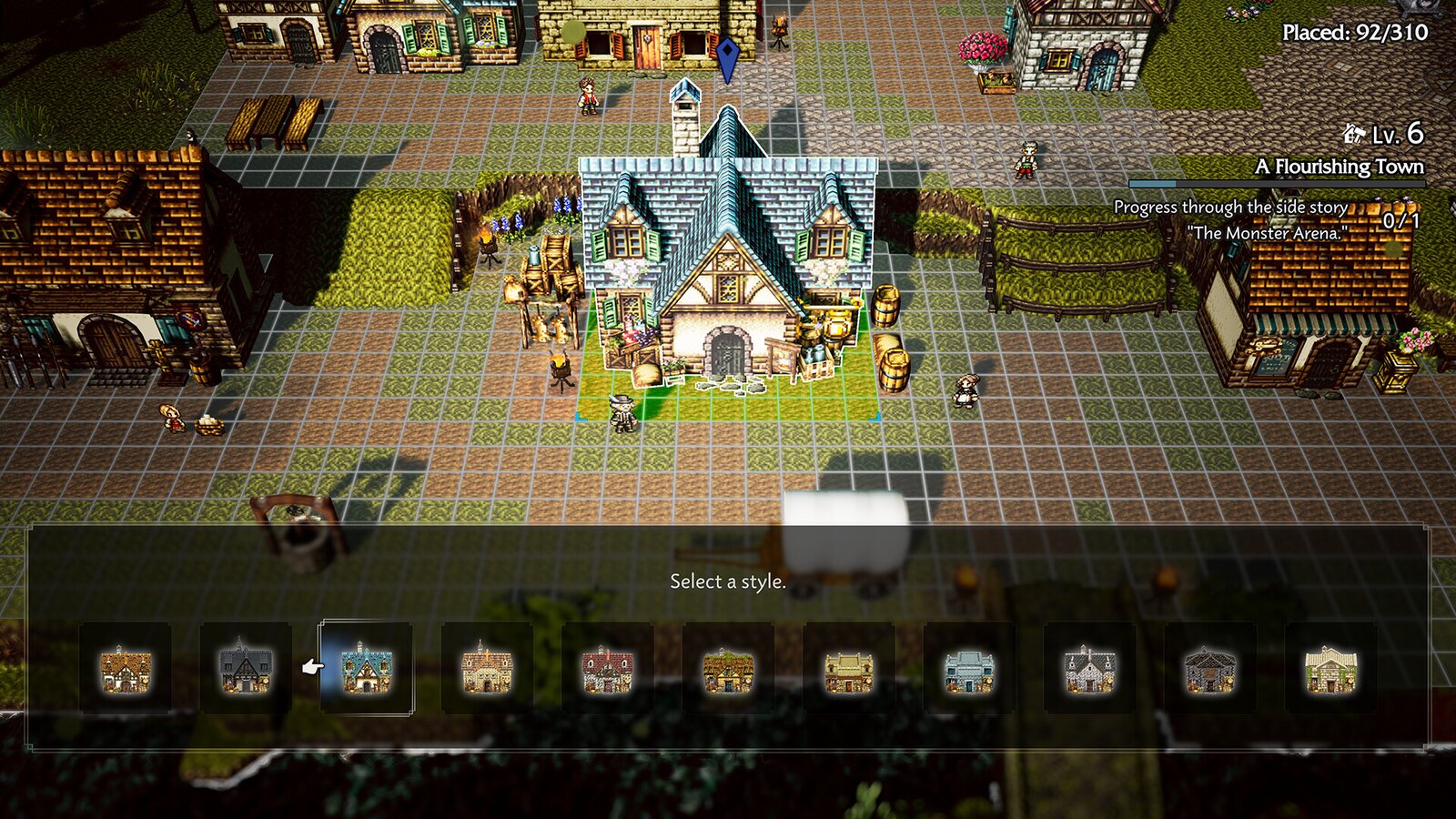The width and height of the screenshot is (1456, 819).
Task: Select the red-roofed white cottage style
Action: coord(608,669)
